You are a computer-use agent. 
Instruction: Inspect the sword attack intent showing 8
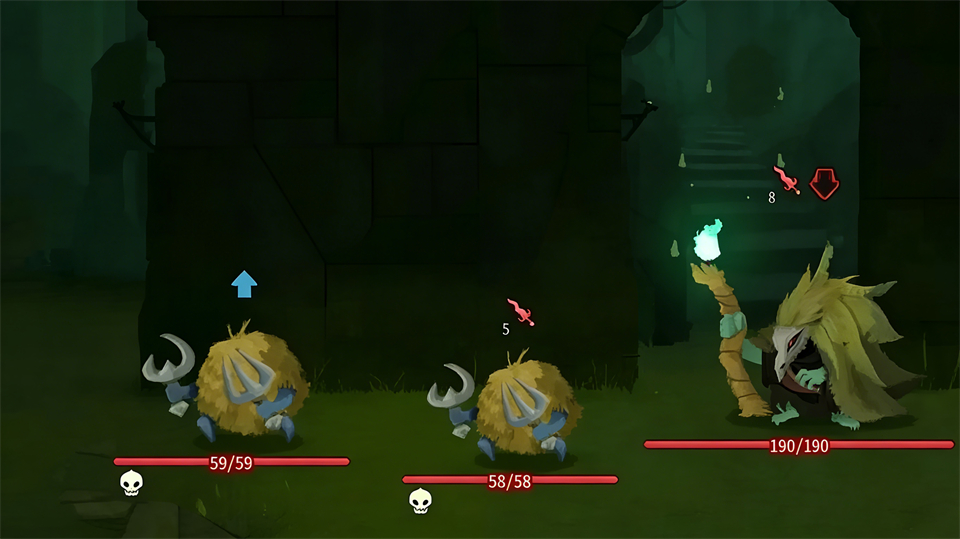(788, 180)
